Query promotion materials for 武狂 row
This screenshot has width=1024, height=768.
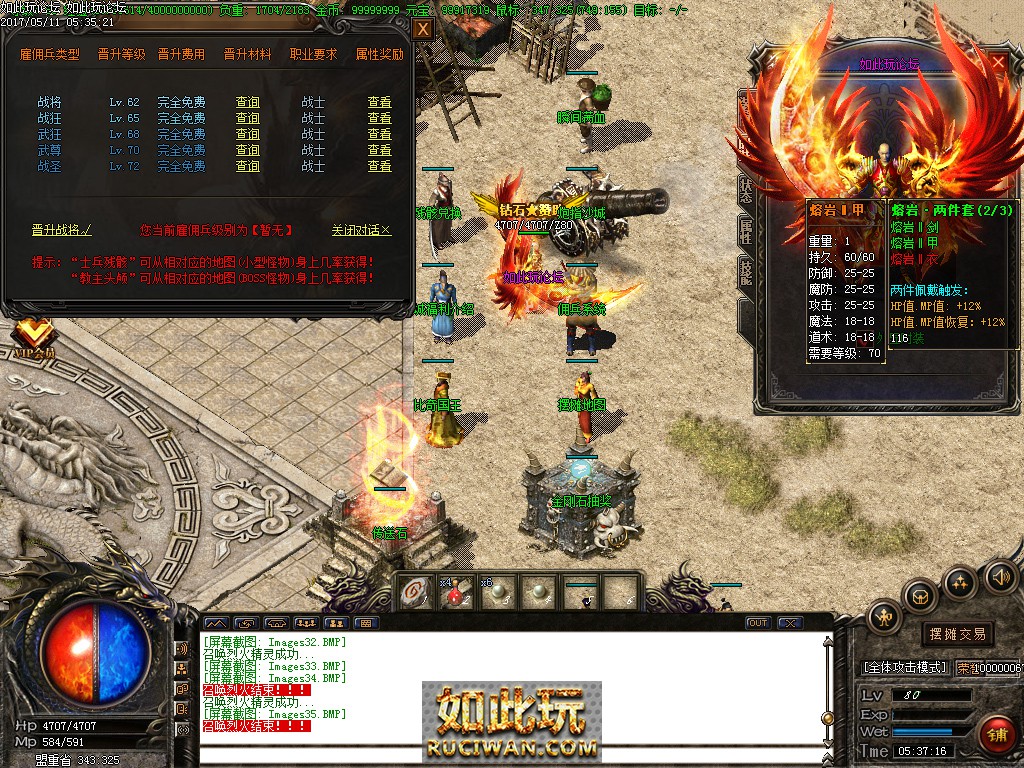pyautogui.click(x=247, y=134)
